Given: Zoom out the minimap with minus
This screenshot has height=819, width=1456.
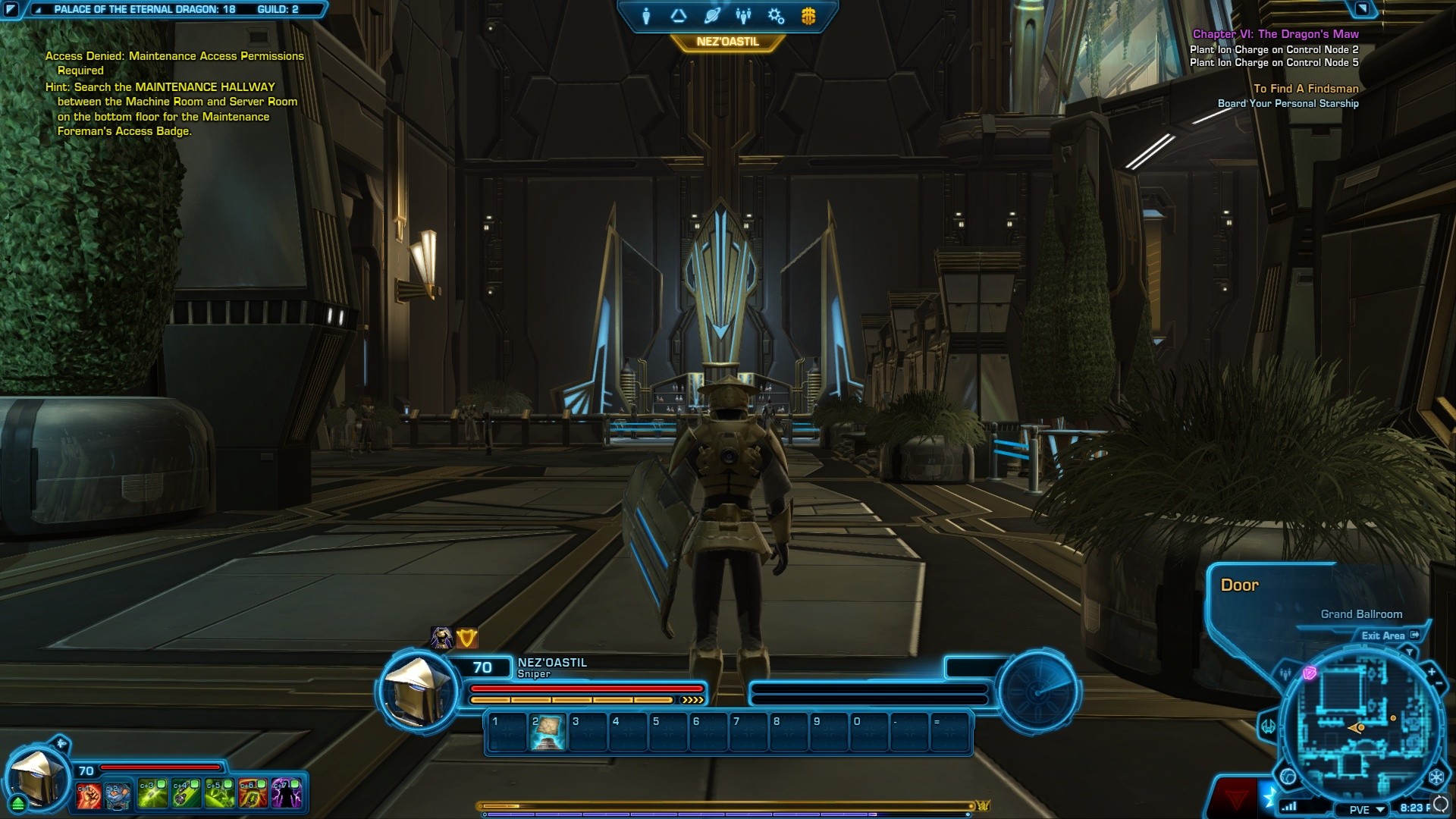Looking at the screenshot, I should tap(1439, 684).
